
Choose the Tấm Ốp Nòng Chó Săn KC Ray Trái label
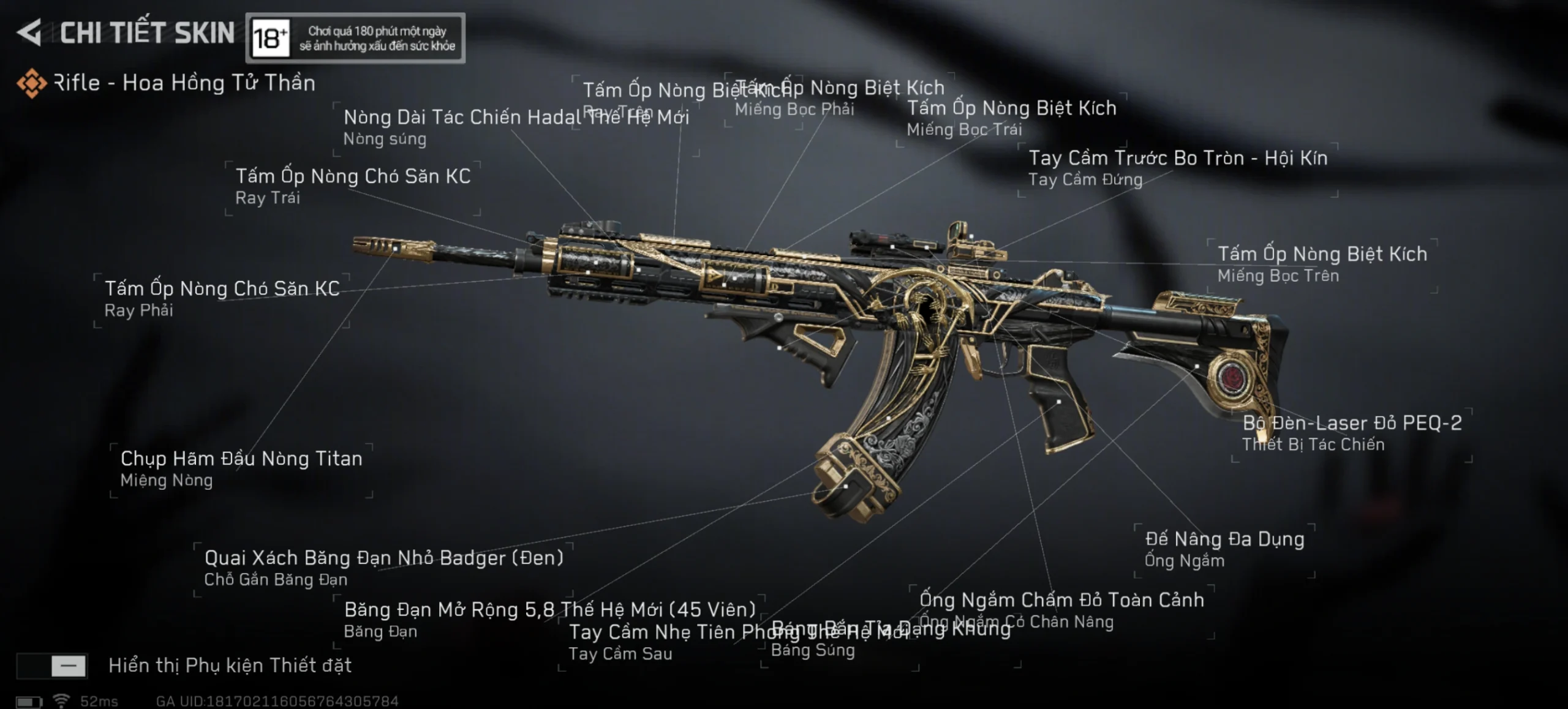tap(352, 186)
